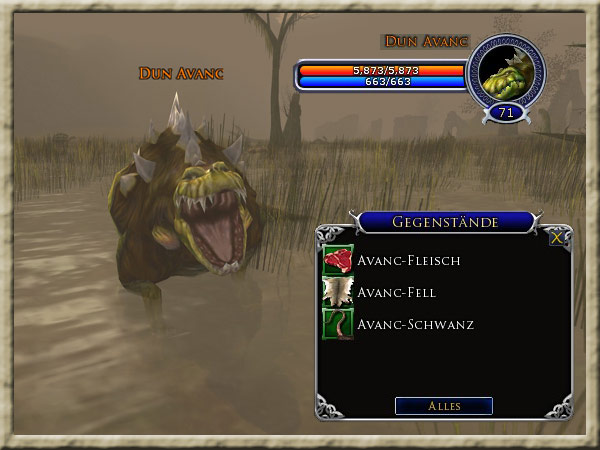
Task: Select the Dun Avanc target portrait
Action: pos(505,71)
